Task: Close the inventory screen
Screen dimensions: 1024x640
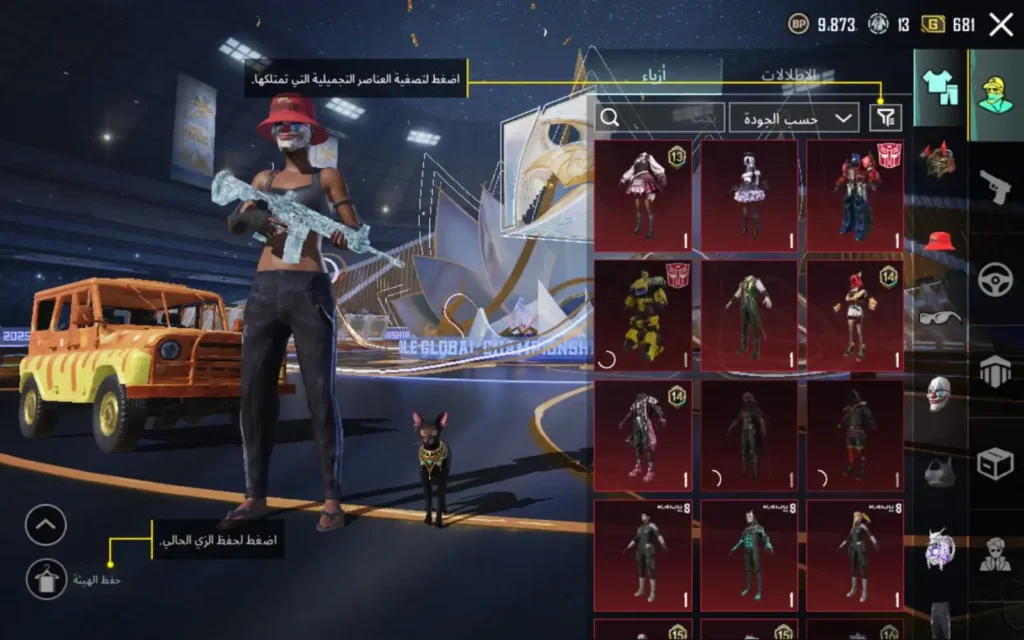Action: coord(1000,25)
